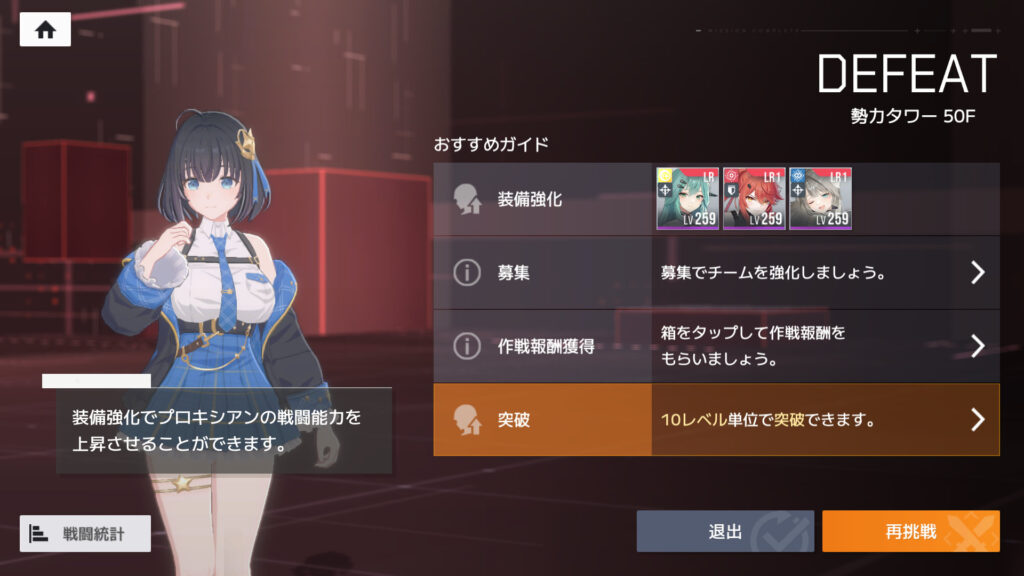Open the 募集 recruit guide row
This screenshot has height=576, width=1024.
coord(716,273)
